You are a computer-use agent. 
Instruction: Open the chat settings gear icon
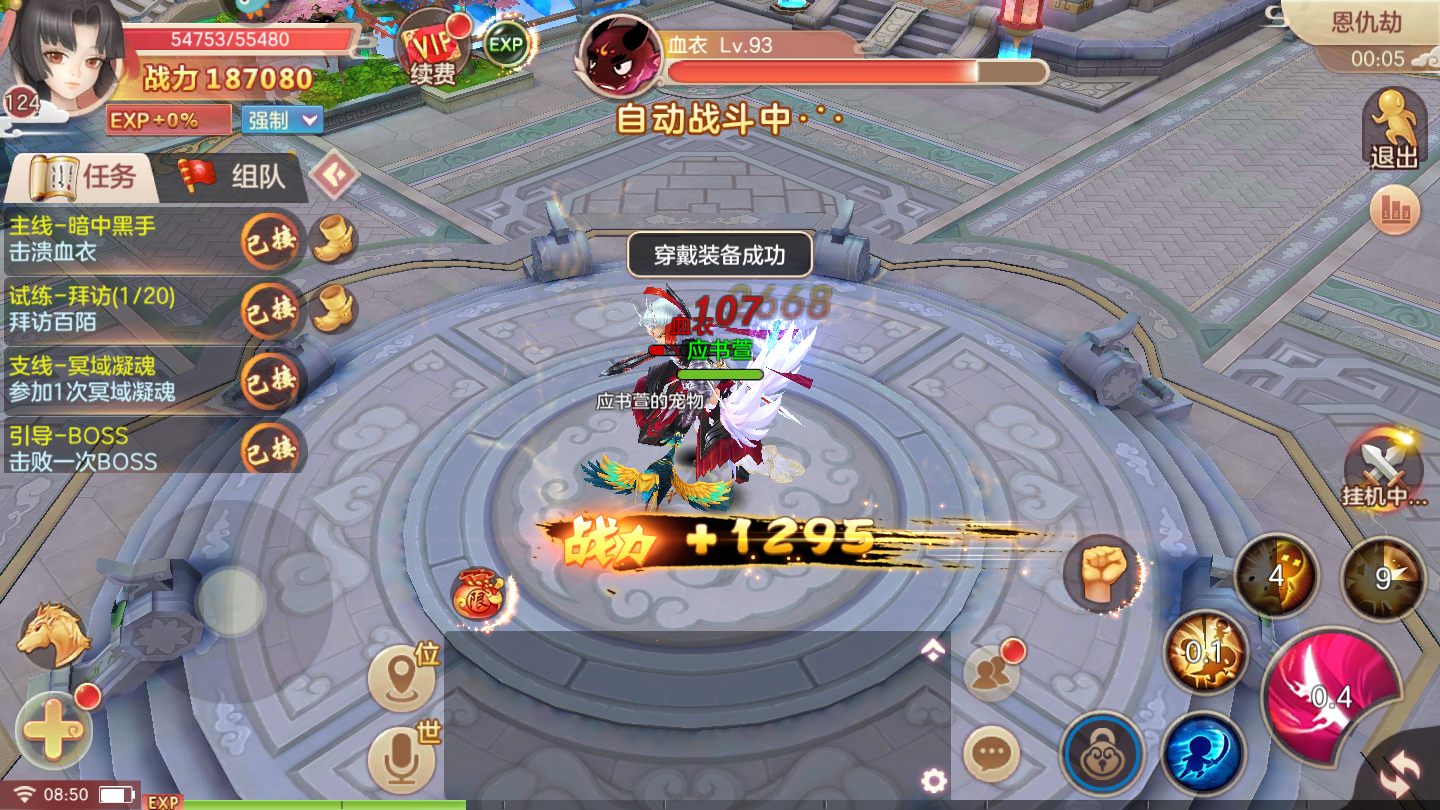[934, 781]
